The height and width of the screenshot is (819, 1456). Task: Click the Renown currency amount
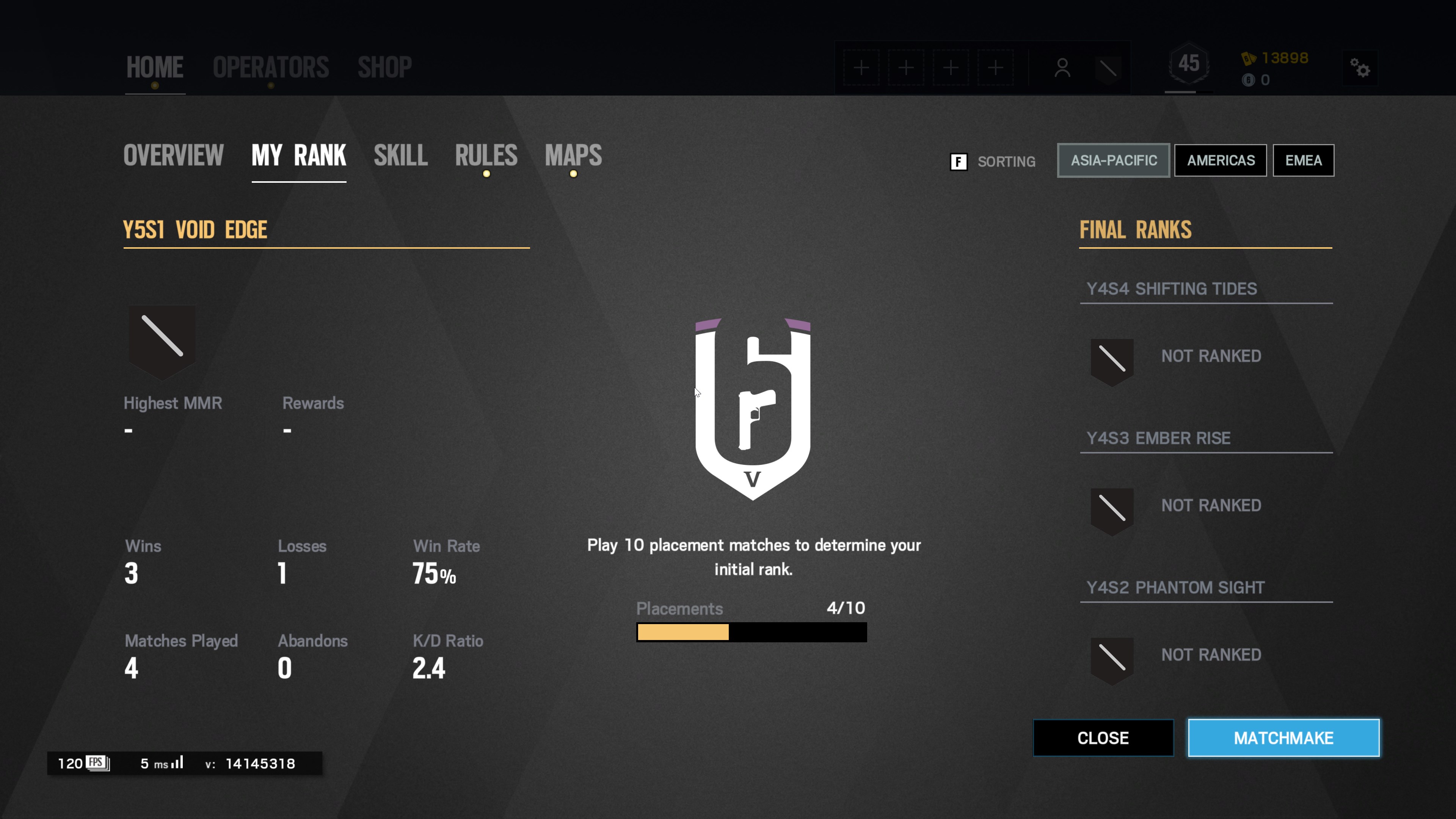(x=1284, y=58)
